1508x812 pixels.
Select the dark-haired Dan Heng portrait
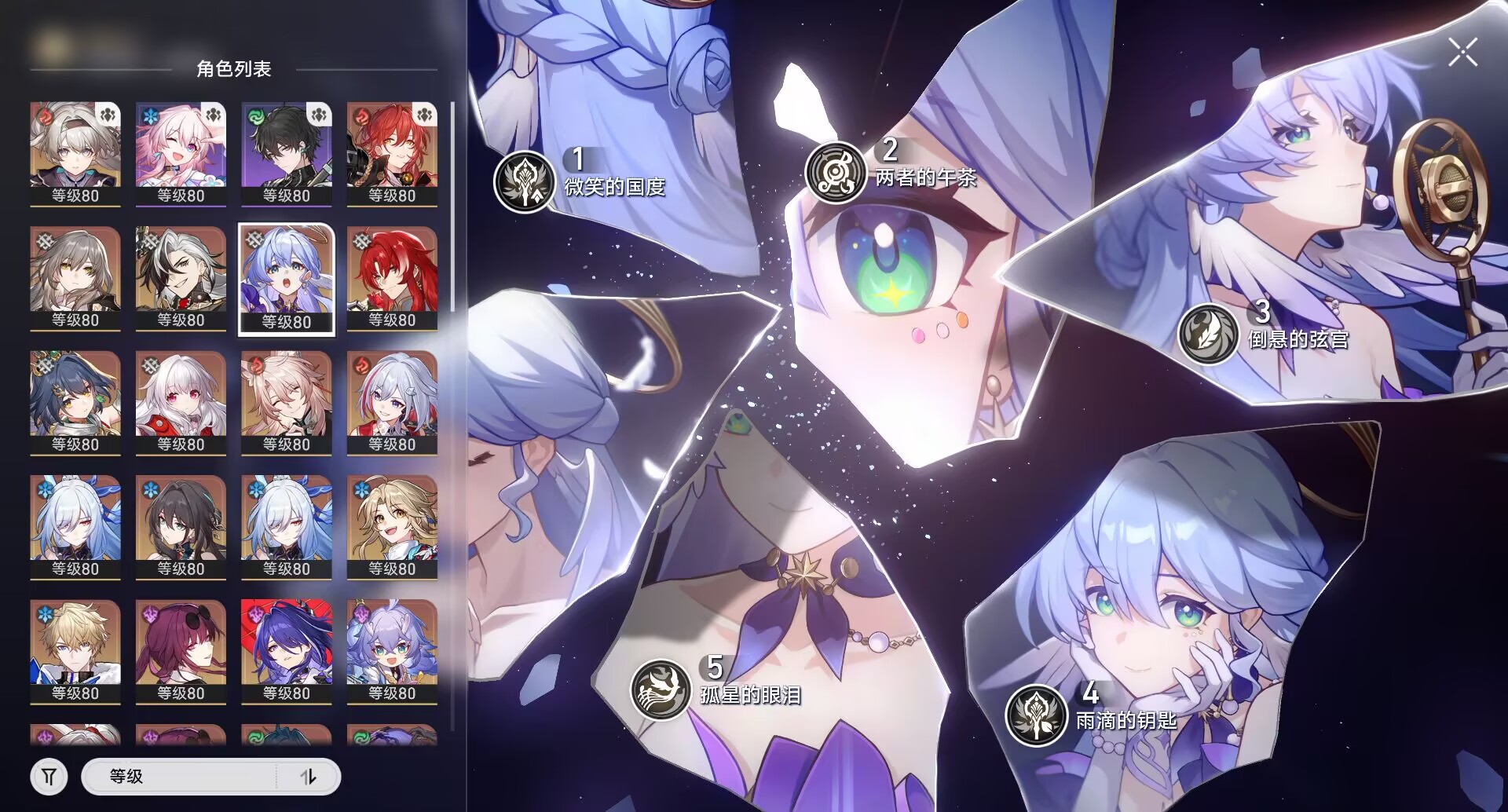pos(287,153)
